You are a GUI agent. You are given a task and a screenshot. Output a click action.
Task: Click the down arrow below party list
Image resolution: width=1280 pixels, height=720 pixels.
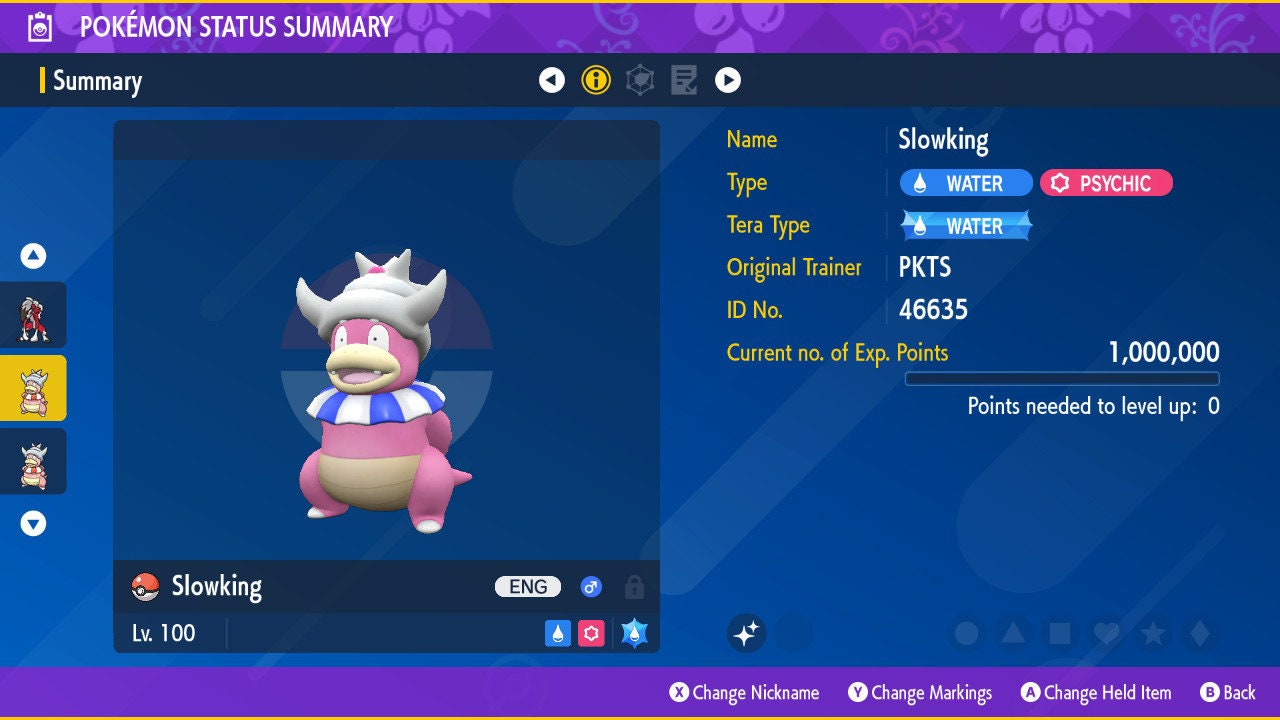click(x=33, y=523)
